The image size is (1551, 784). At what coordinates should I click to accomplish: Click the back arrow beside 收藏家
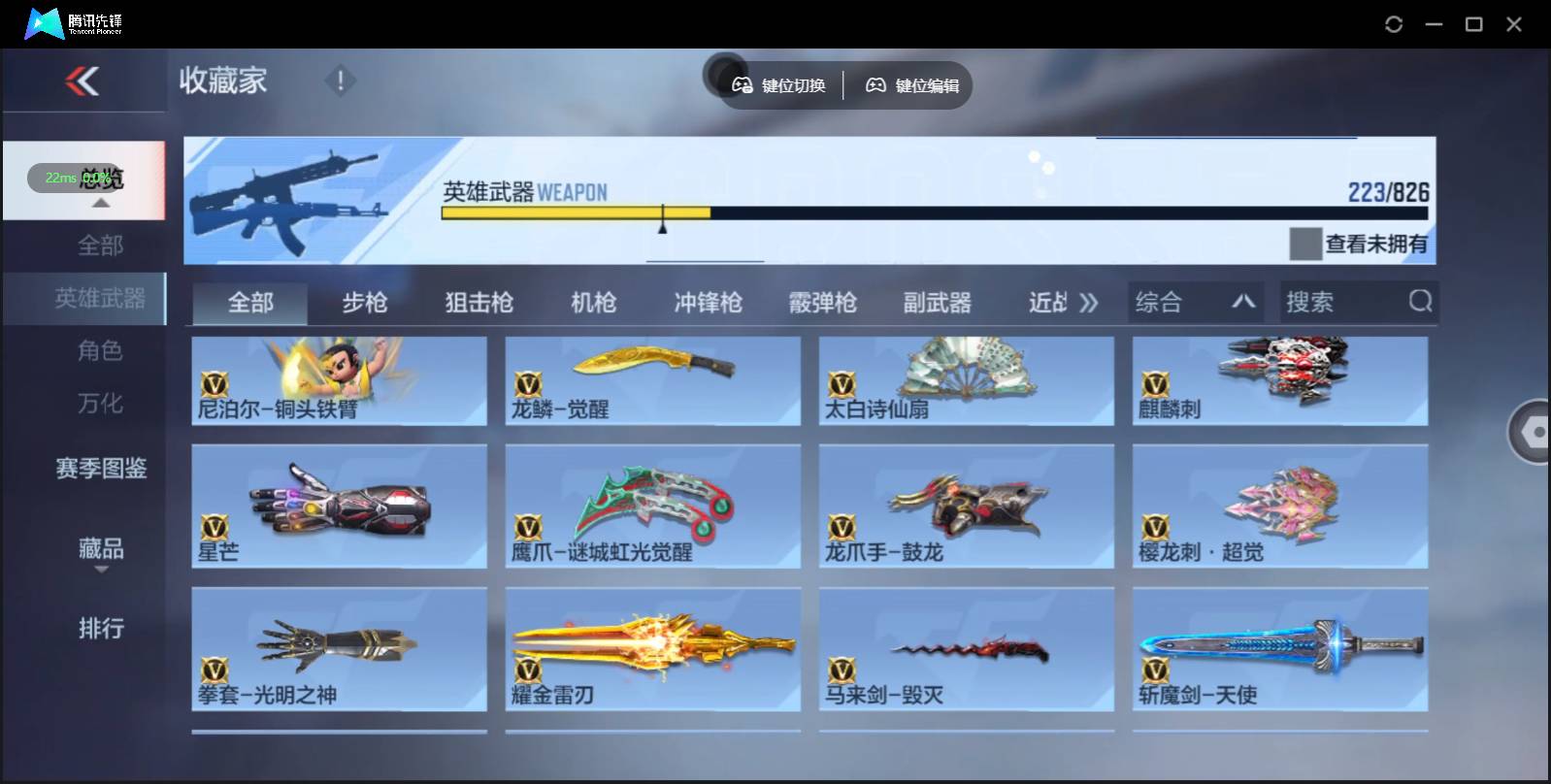click(83, 82)
